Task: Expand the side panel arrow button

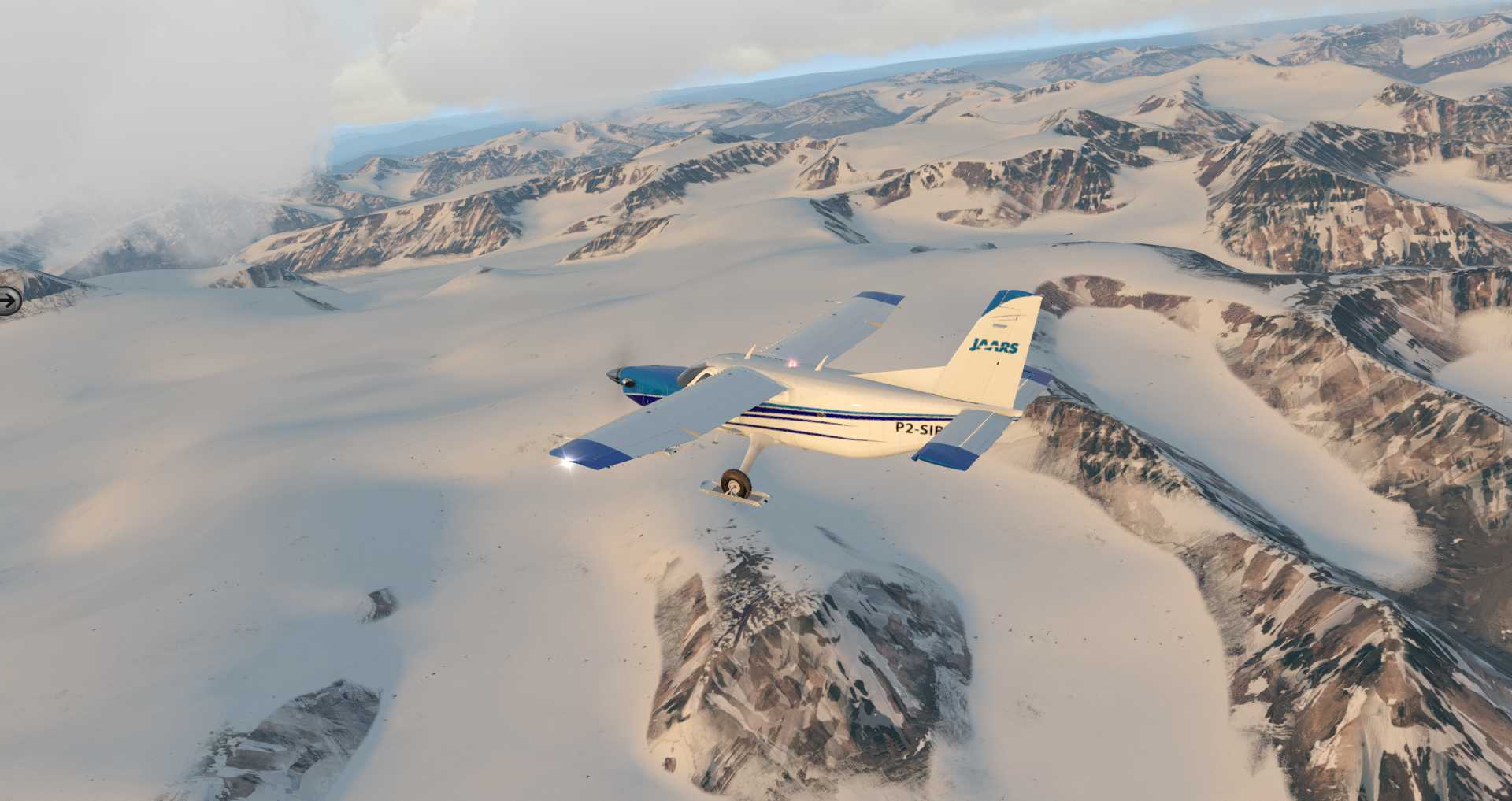Action: pyautogui.click(x=9, y=300)
